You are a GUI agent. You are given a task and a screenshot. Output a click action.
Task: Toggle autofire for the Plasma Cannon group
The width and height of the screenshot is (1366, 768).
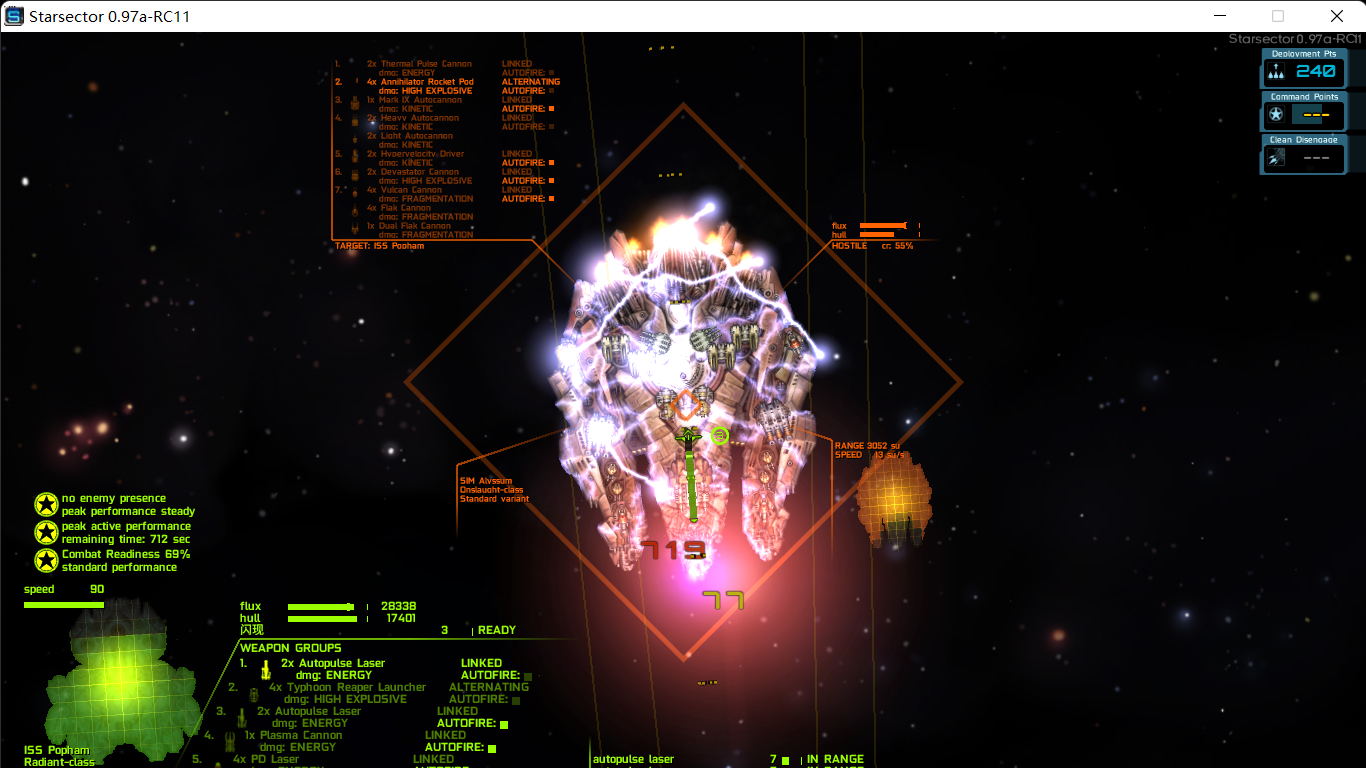pos(491,748)
